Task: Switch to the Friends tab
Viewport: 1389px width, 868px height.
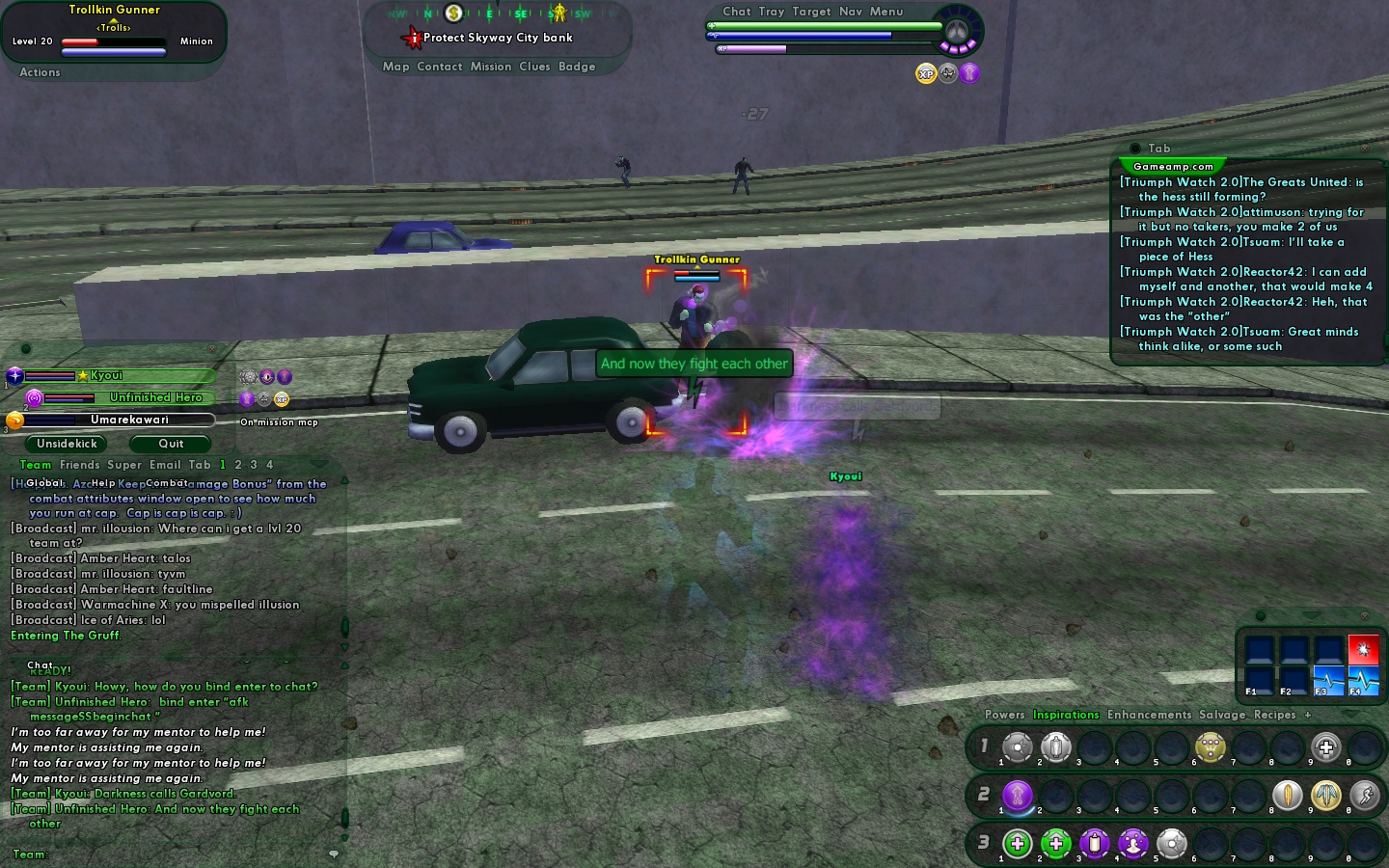Action: pos(79,465)
